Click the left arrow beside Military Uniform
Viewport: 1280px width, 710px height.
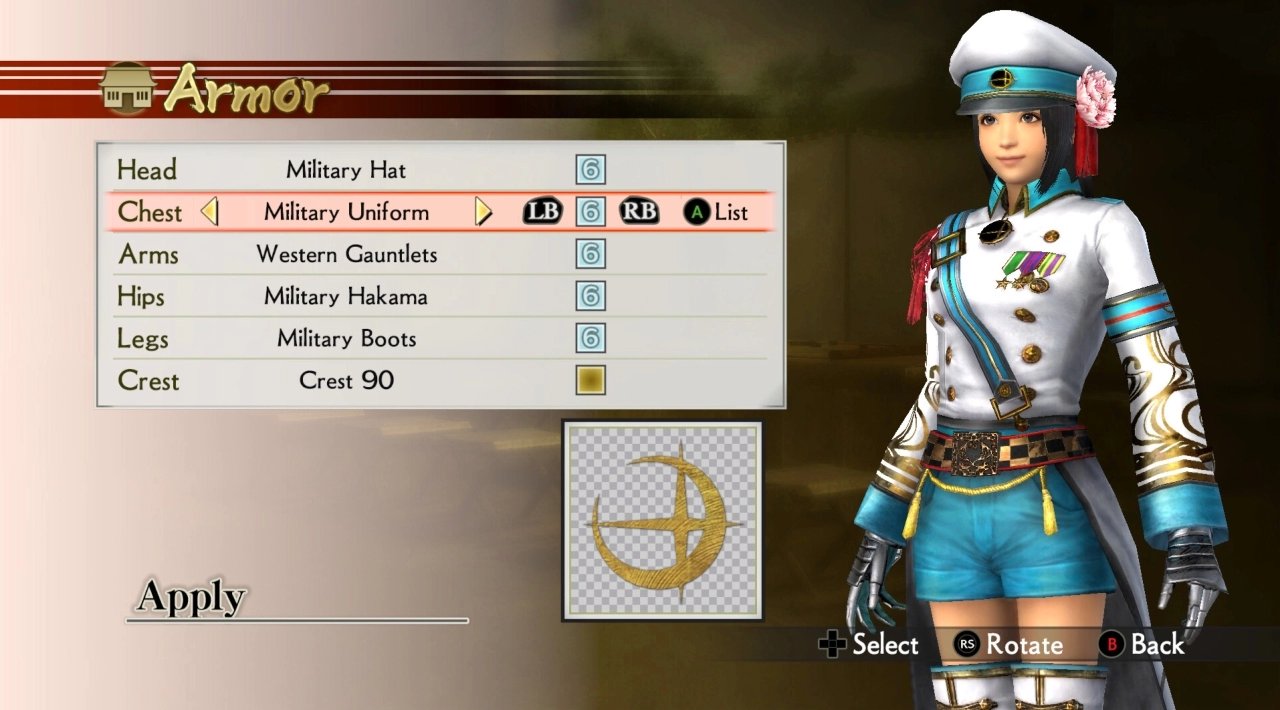210,212
